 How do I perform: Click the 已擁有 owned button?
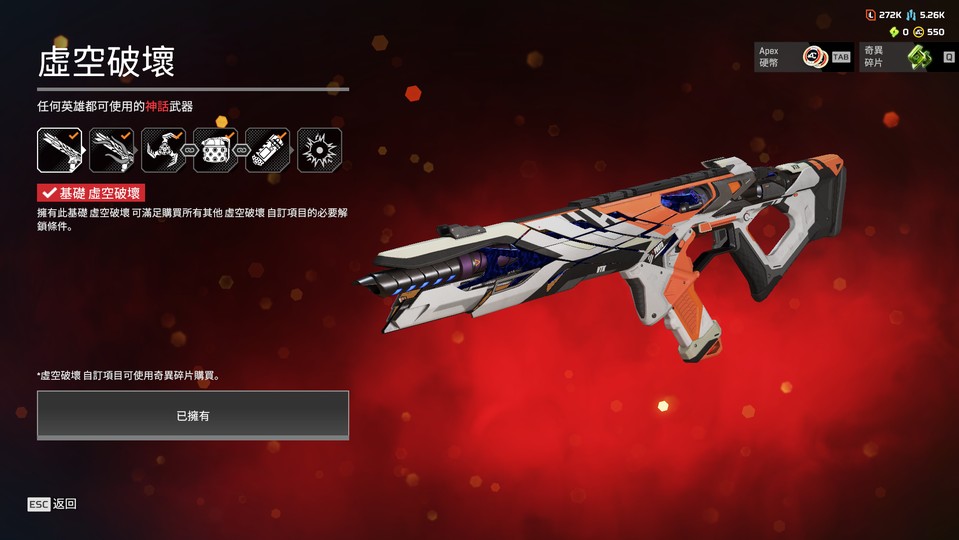[x=193, y=415]
